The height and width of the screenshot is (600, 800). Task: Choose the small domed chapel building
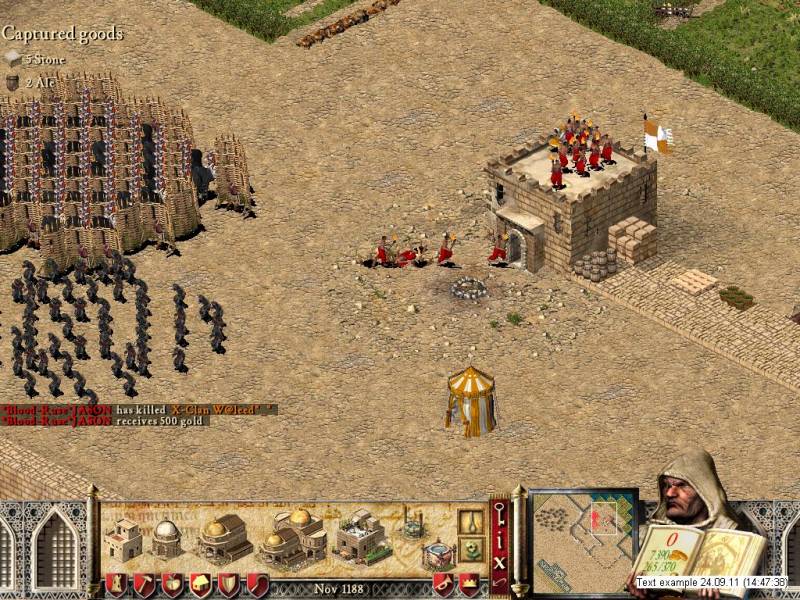[x=167, y=538]
